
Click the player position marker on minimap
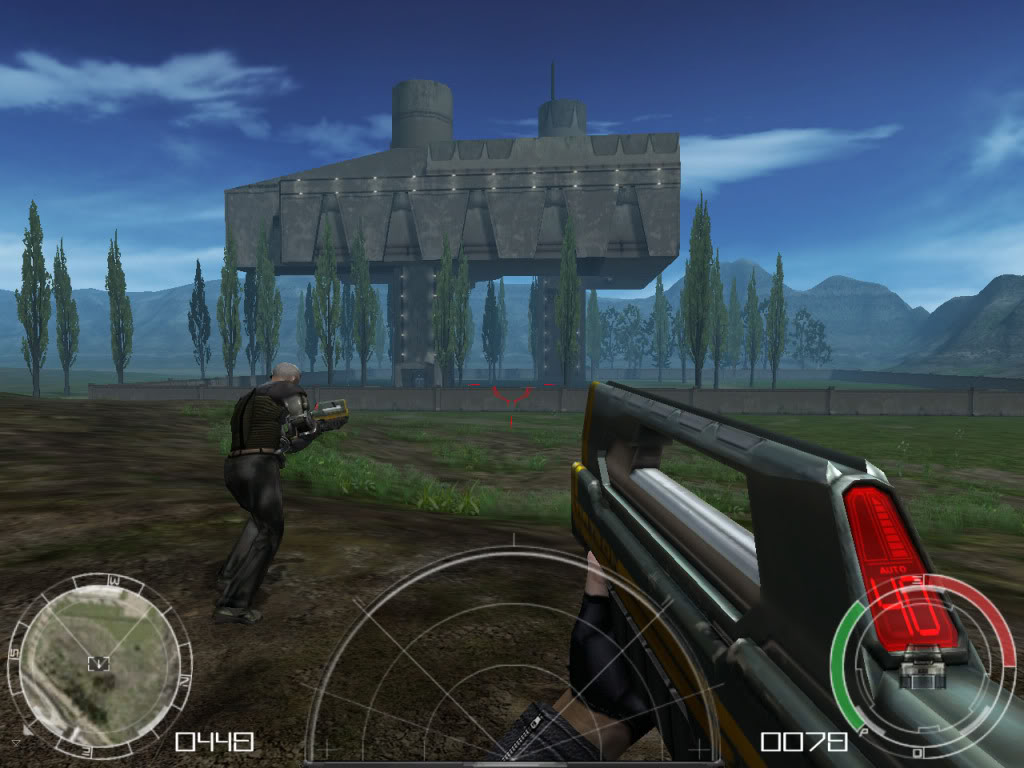click(98, 663)
